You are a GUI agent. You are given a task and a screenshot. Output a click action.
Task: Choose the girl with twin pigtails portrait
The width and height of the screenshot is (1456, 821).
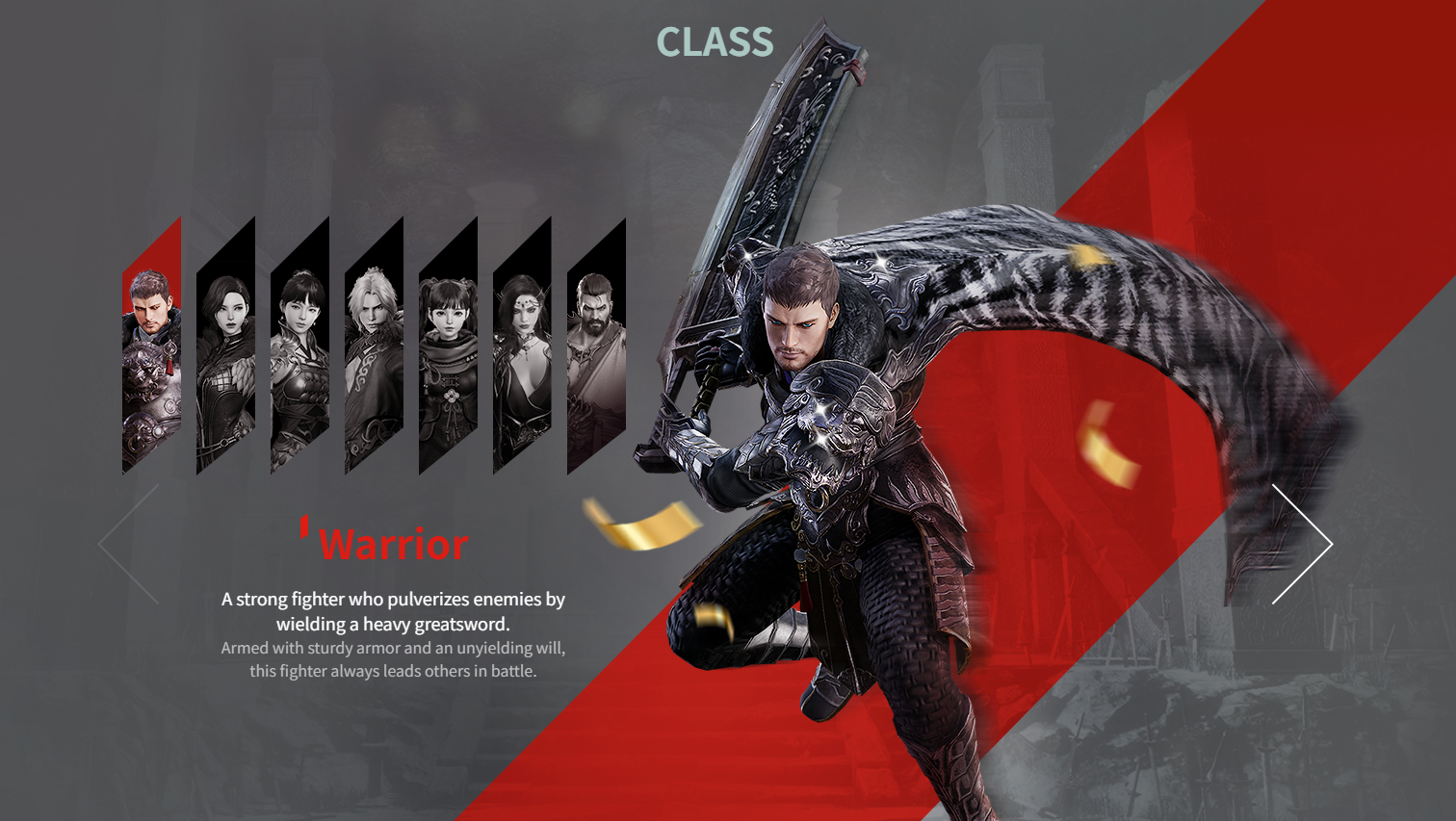[448, 346]
